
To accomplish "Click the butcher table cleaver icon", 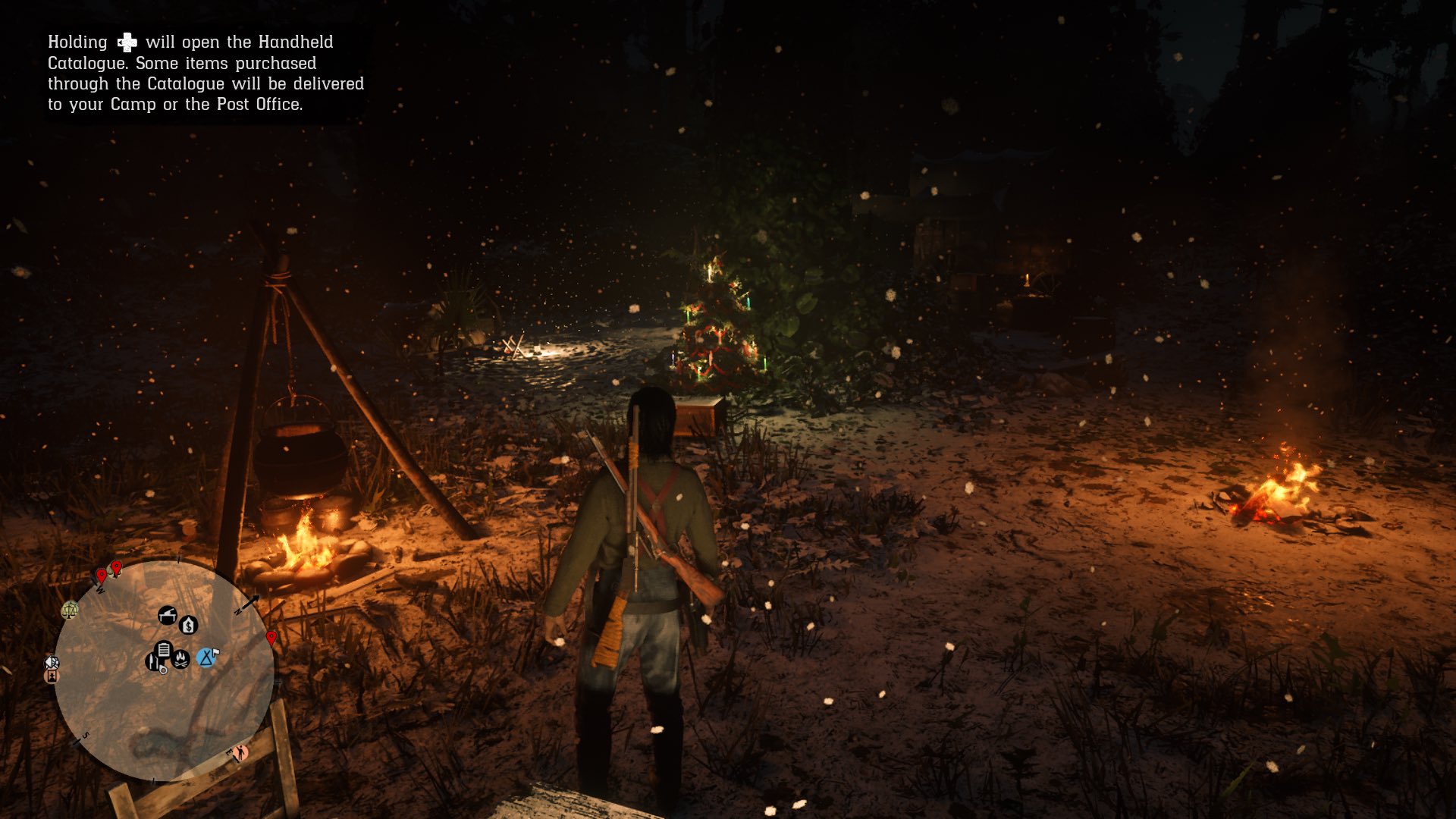I will coord(167,615).
